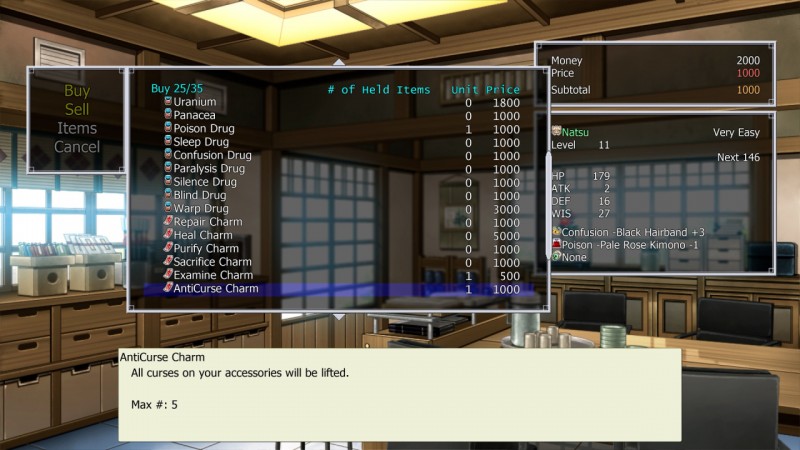Choose Sell in the shop menu
This screenshot has height=450, width=800.
coord(77,109)
